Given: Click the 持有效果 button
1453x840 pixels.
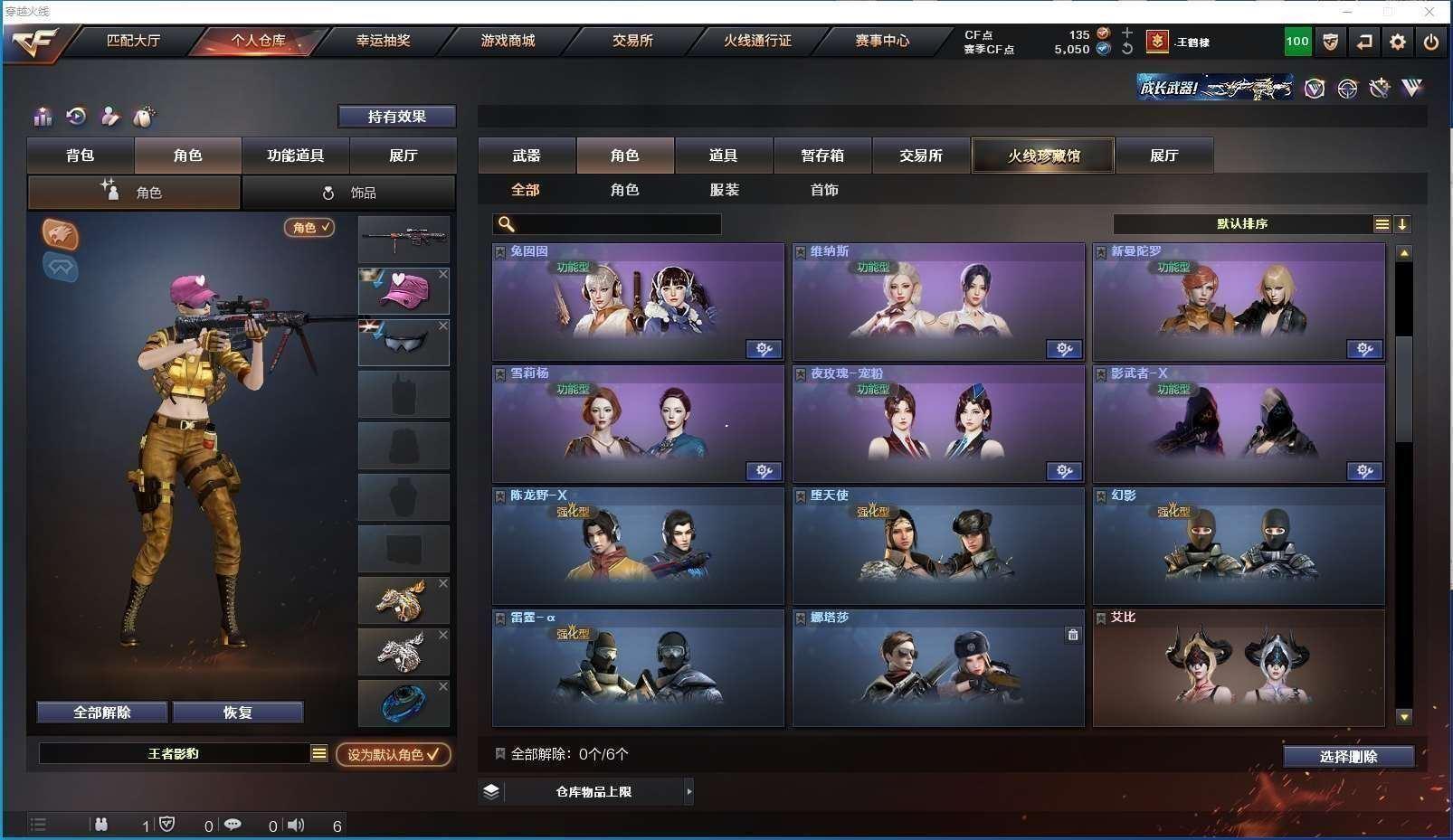Looking at the screenshot, I should pyautogui.click(x=396, y=117).
